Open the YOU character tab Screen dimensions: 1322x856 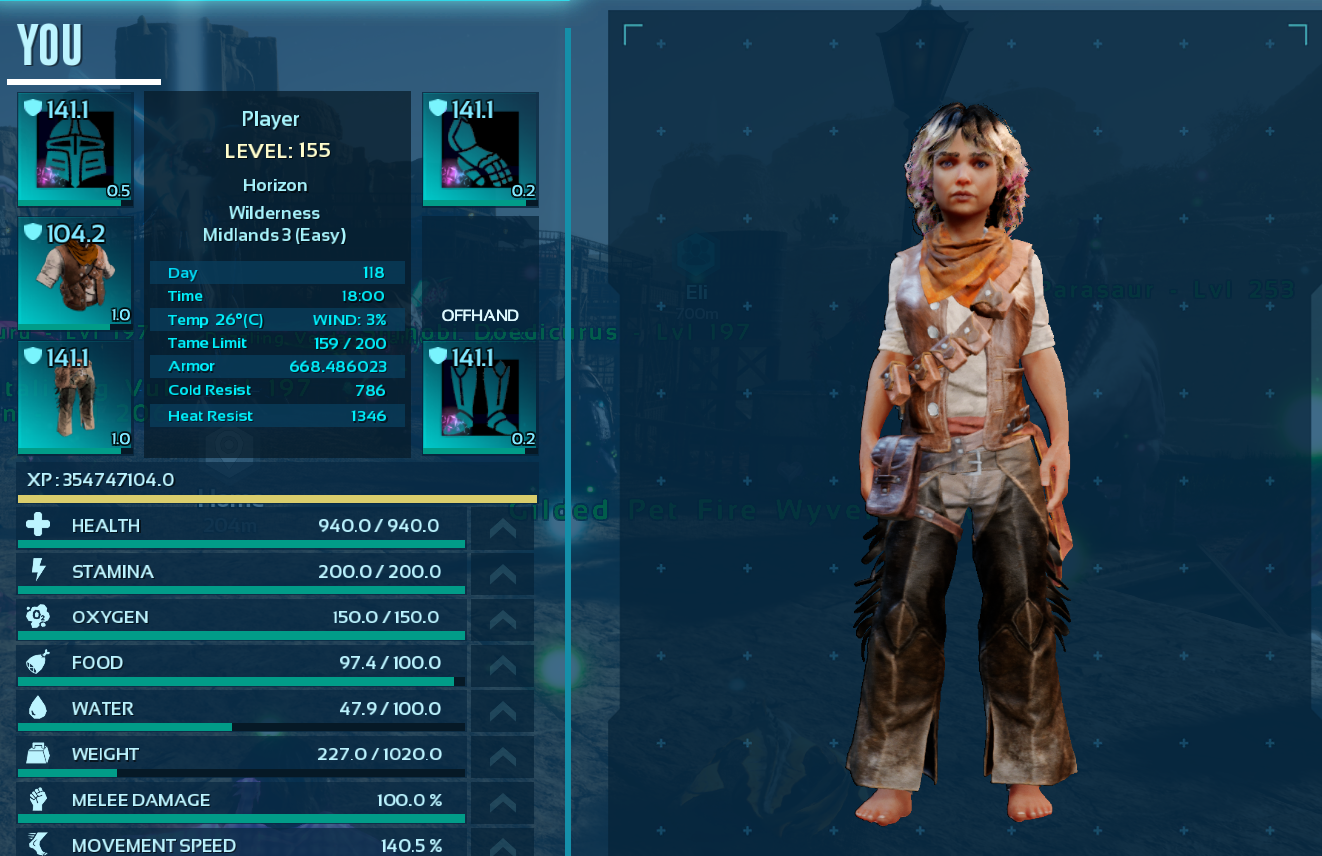tap(50, 48)
